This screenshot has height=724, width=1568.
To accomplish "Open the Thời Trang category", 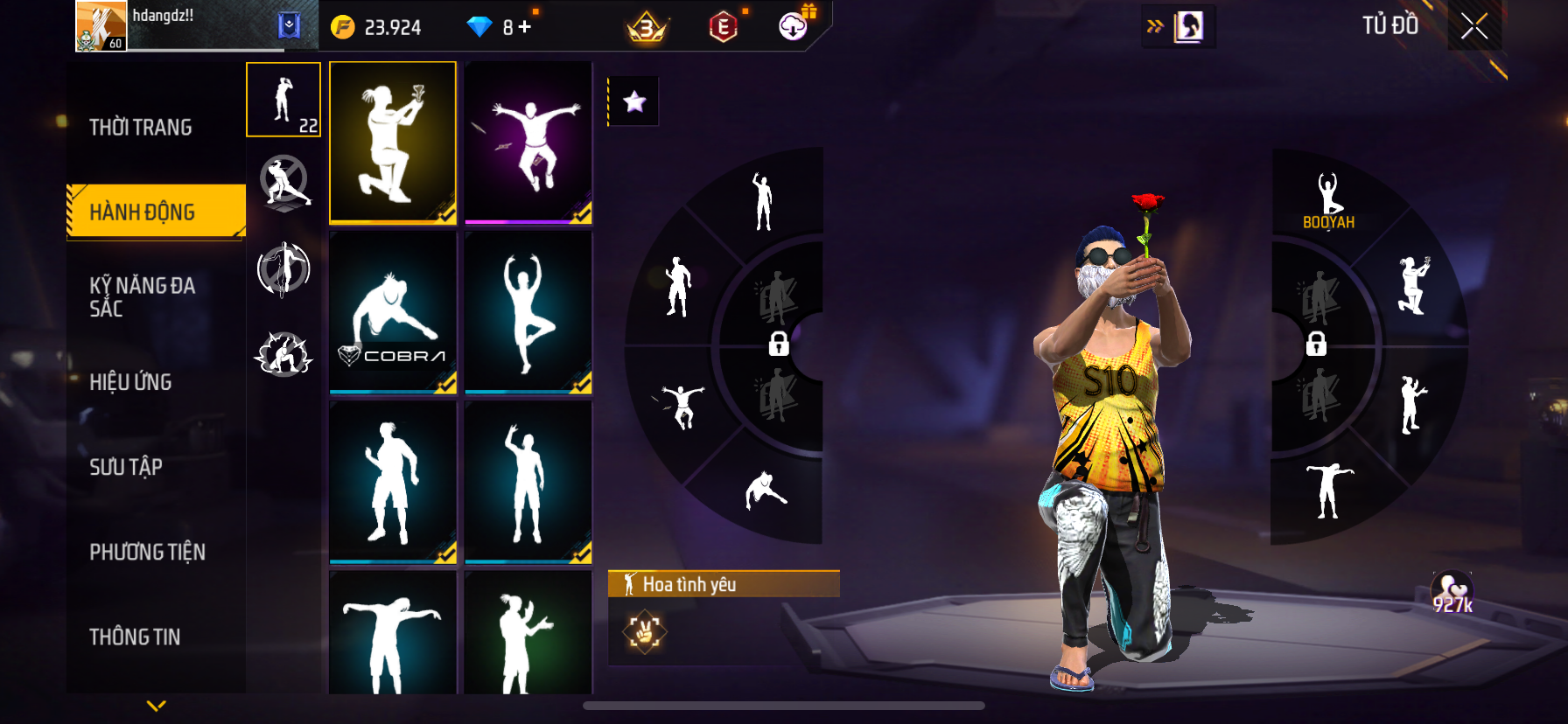I will (141, 128).
